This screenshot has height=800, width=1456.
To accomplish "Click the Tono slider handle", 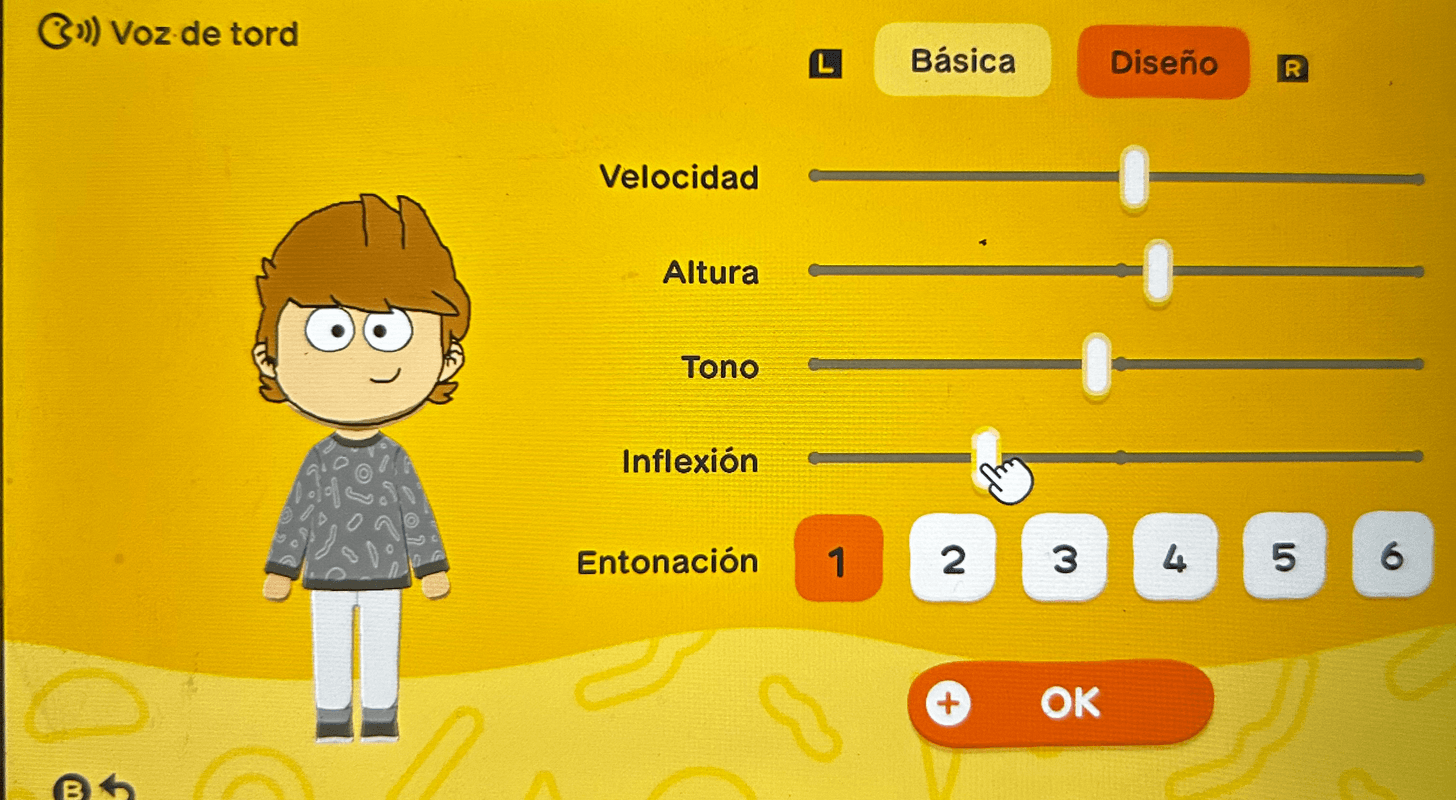I will (1097, 366).
